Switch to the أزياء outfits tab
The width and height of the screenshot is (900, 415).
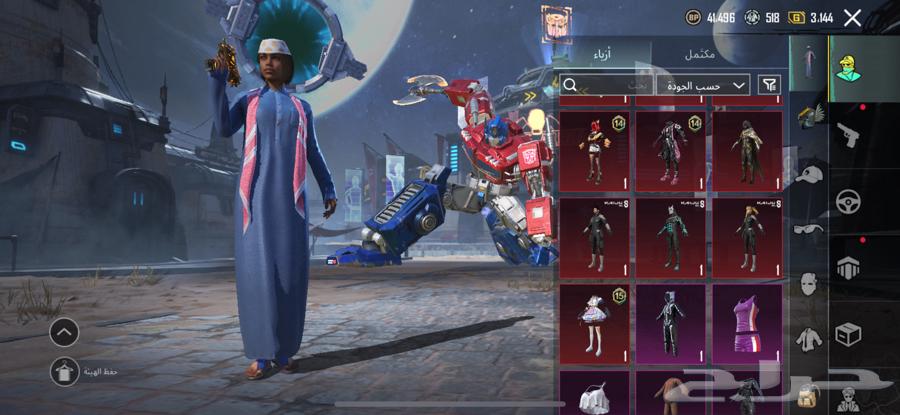point(597,54)
